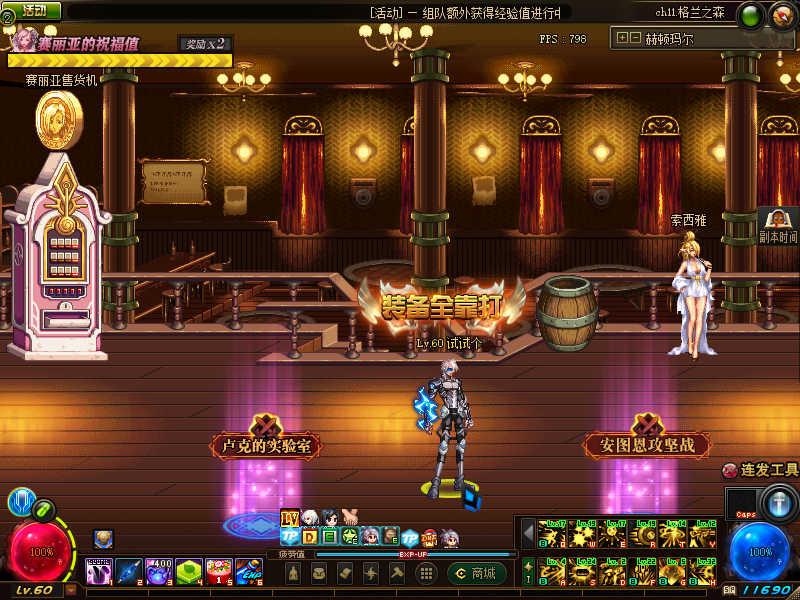The image size is (800, 600).
Task: Click the skill bar left arrow
Action: pos(529,533)
